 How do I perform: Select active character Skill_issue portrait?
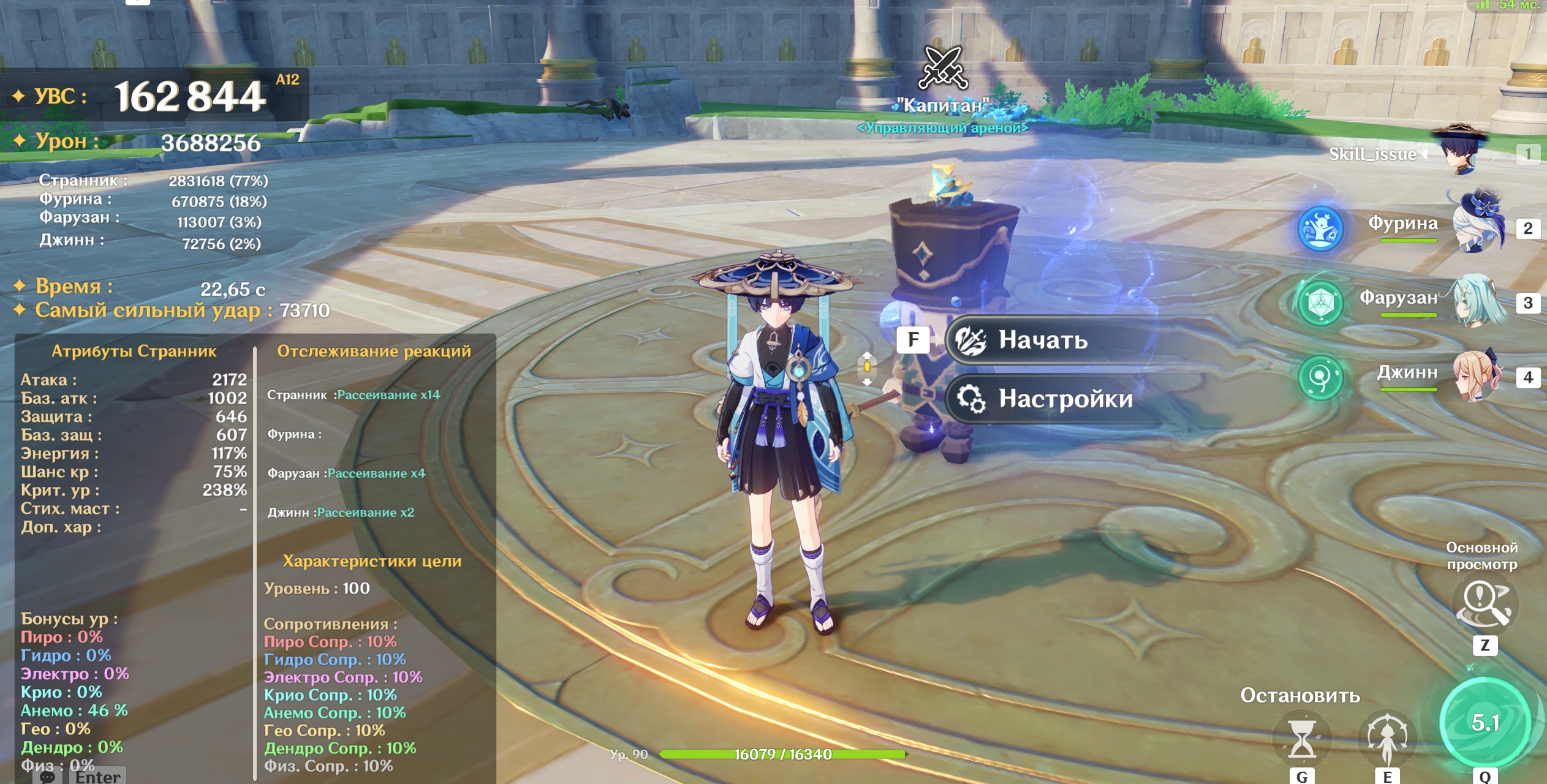click(1464, 151)
